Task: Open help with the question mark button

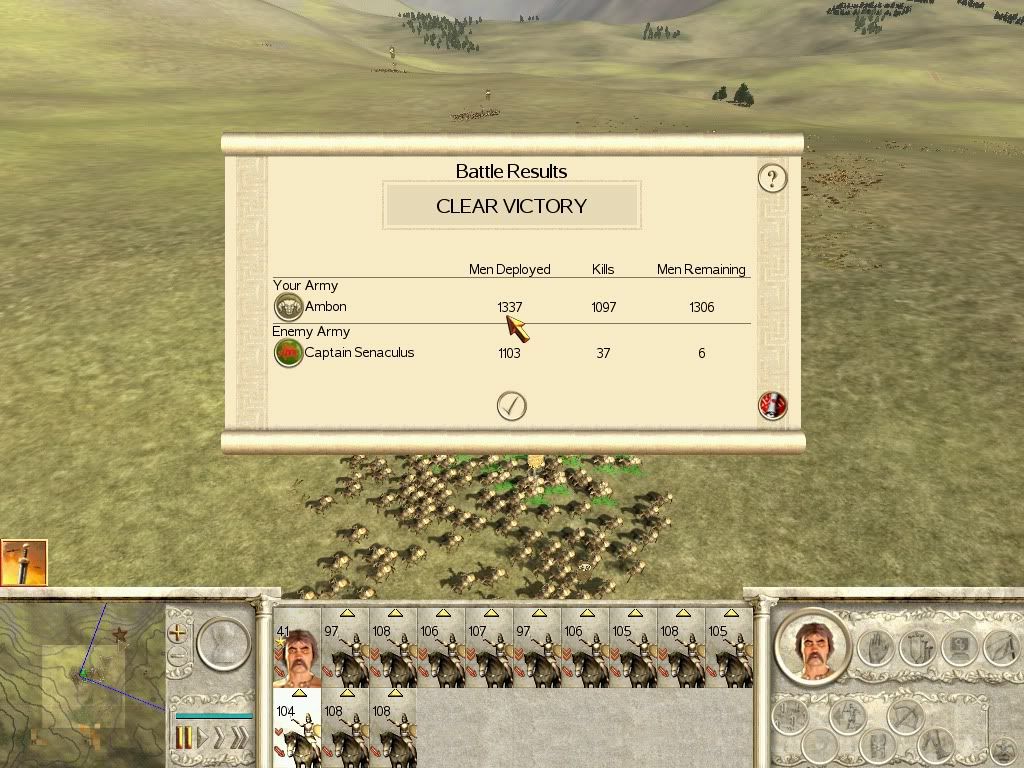Action: 772,178
